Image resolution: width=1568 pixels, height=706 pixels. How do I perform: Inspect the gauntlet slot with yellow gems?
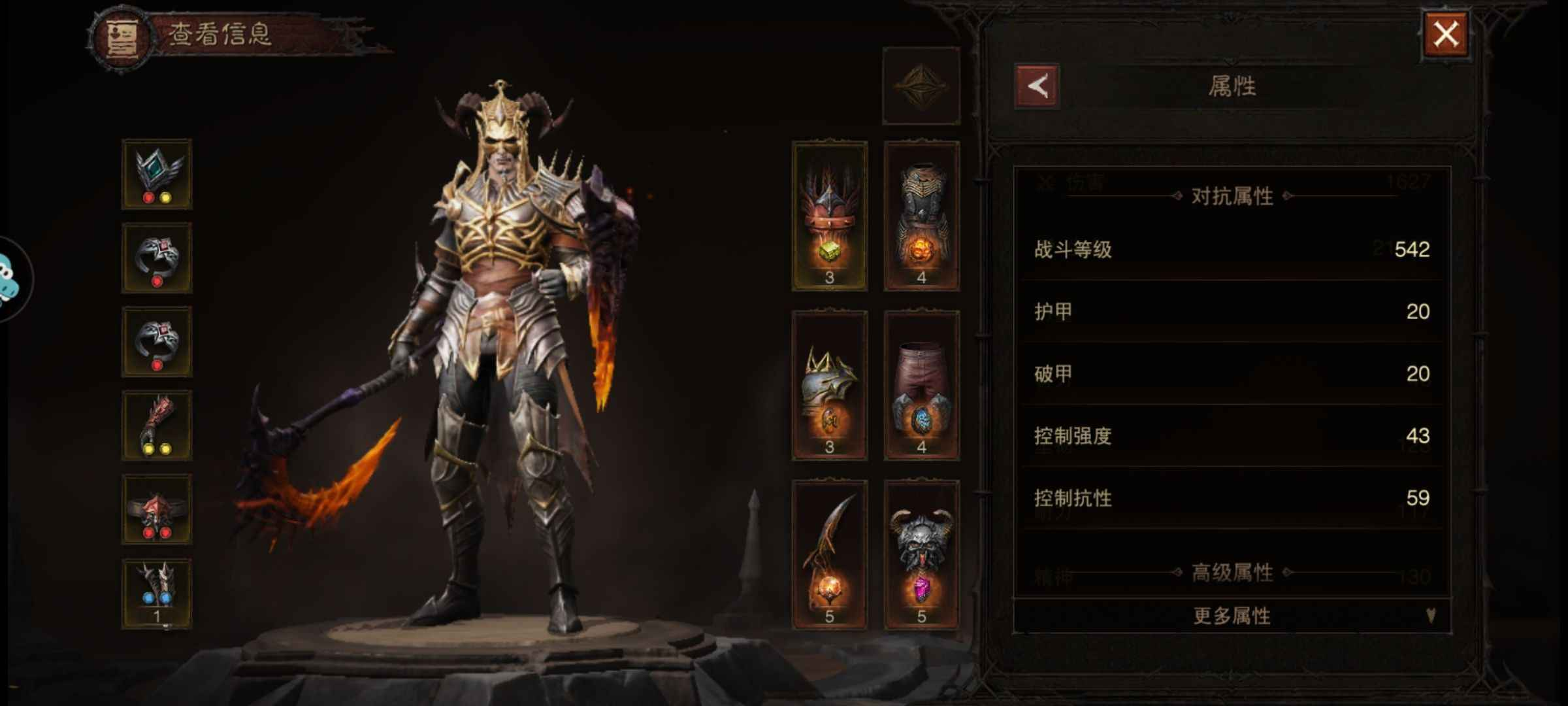pyautogui.click(x=157, y=426)
